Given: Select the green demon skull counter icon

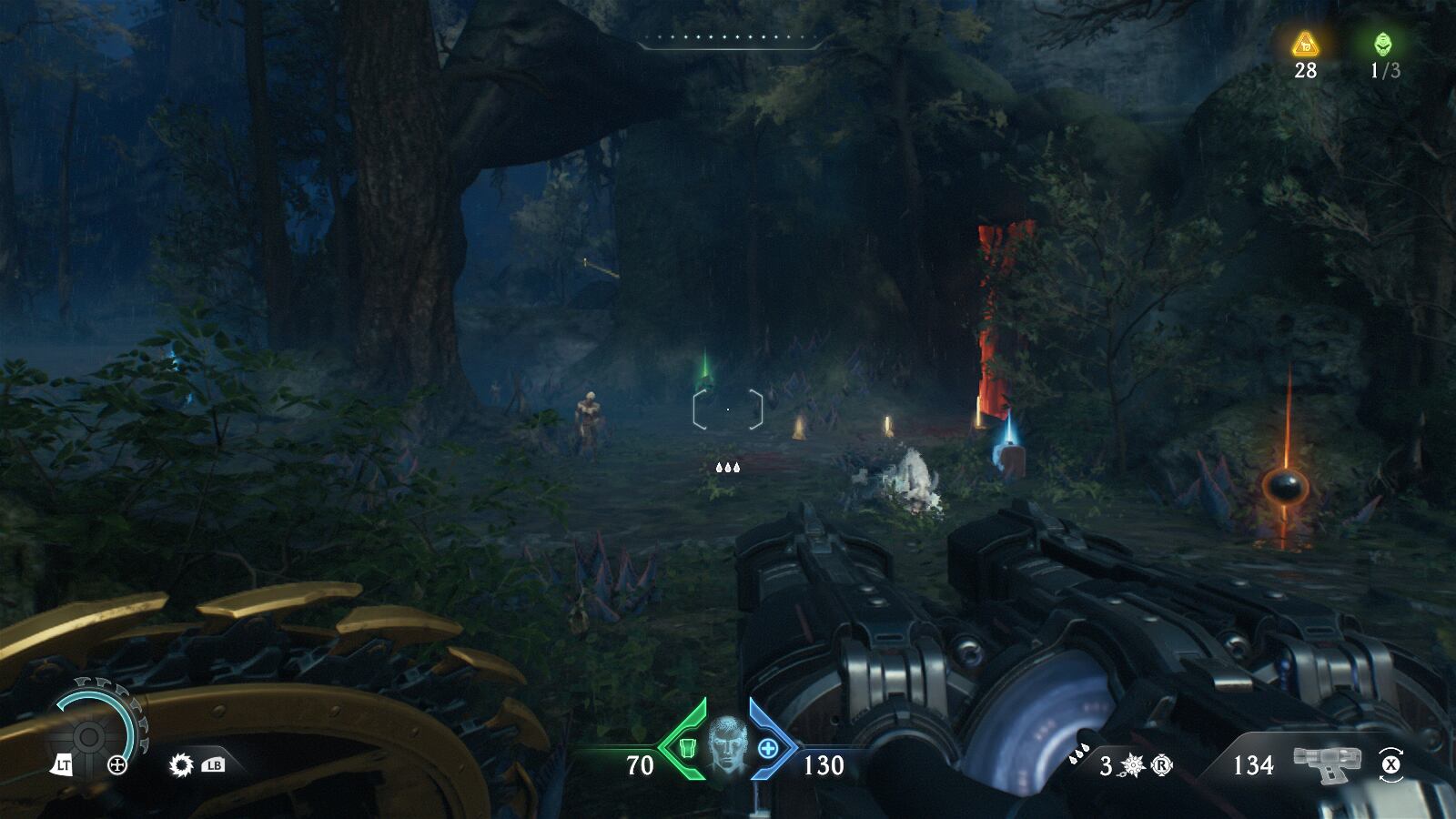Looking at the screenshot, I should (x=1383, y=43).
